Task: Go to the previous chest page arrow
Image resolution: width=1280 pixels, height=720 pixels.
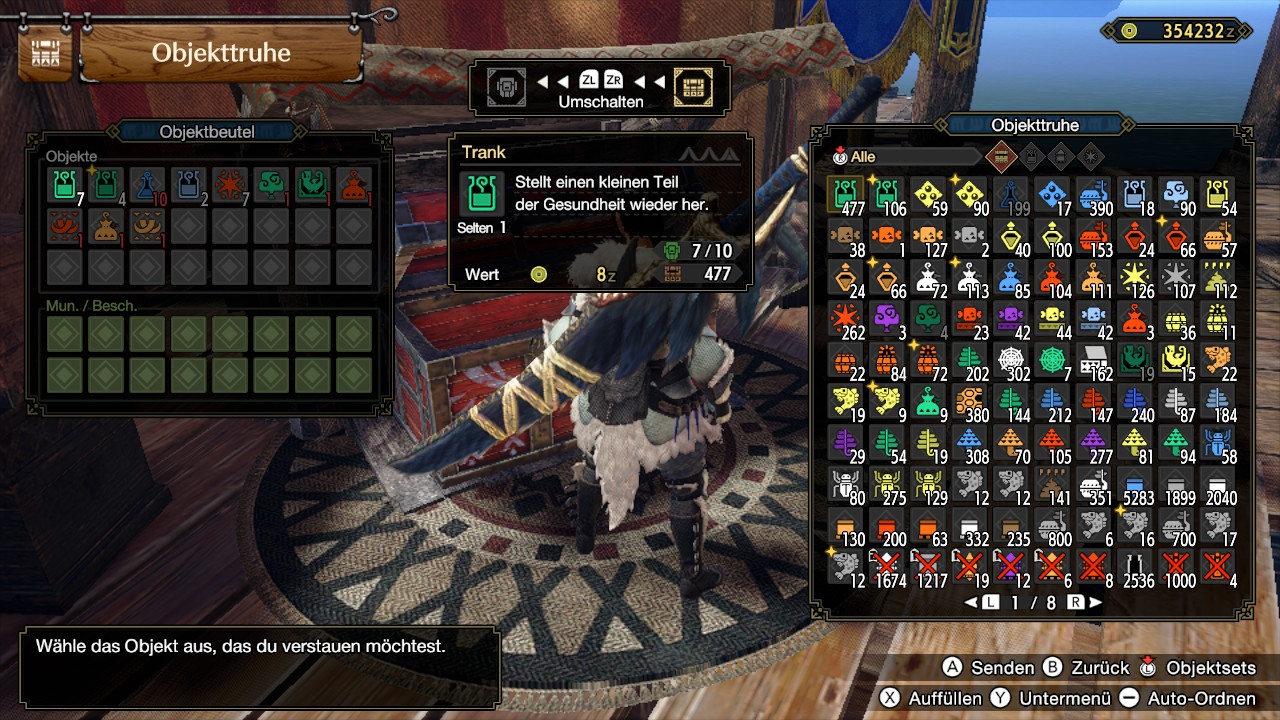Action: [x=971, y=603]
